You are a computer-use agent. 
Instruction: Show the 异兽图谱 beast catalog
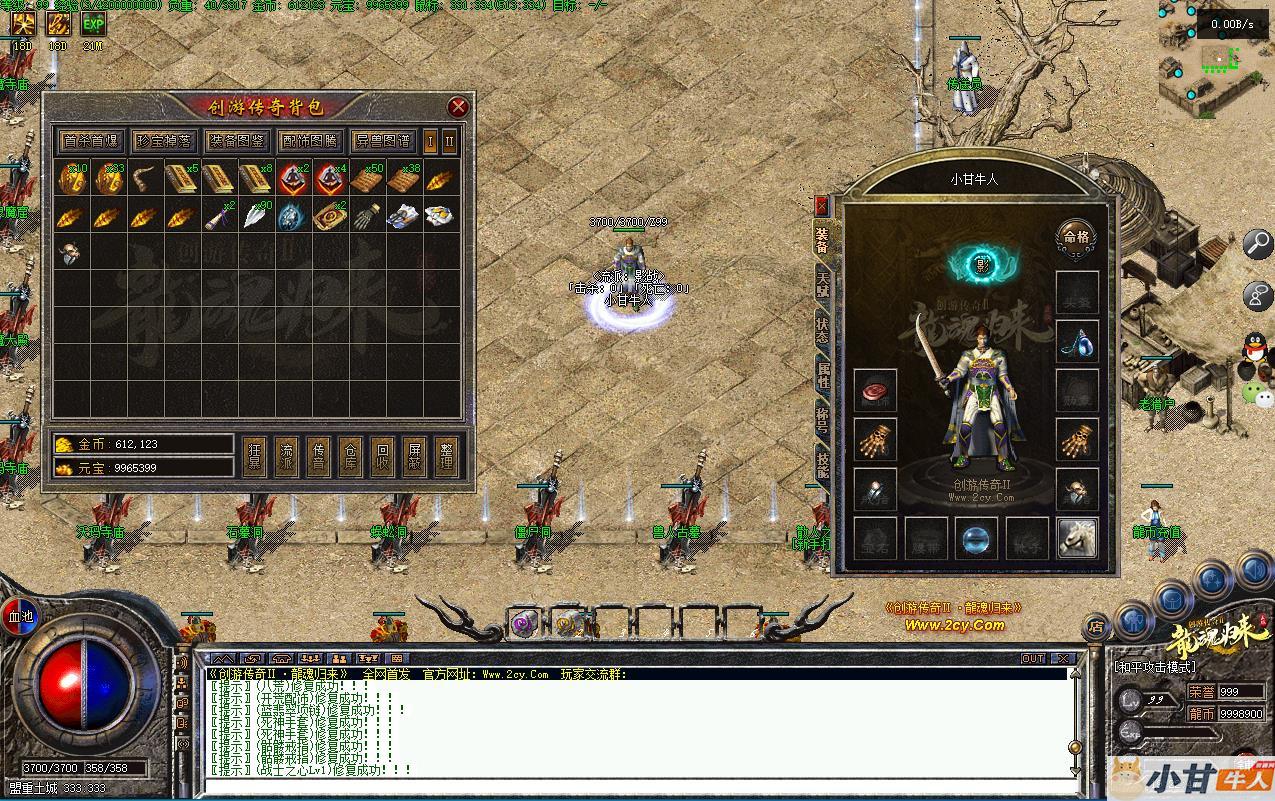[382, 141]
